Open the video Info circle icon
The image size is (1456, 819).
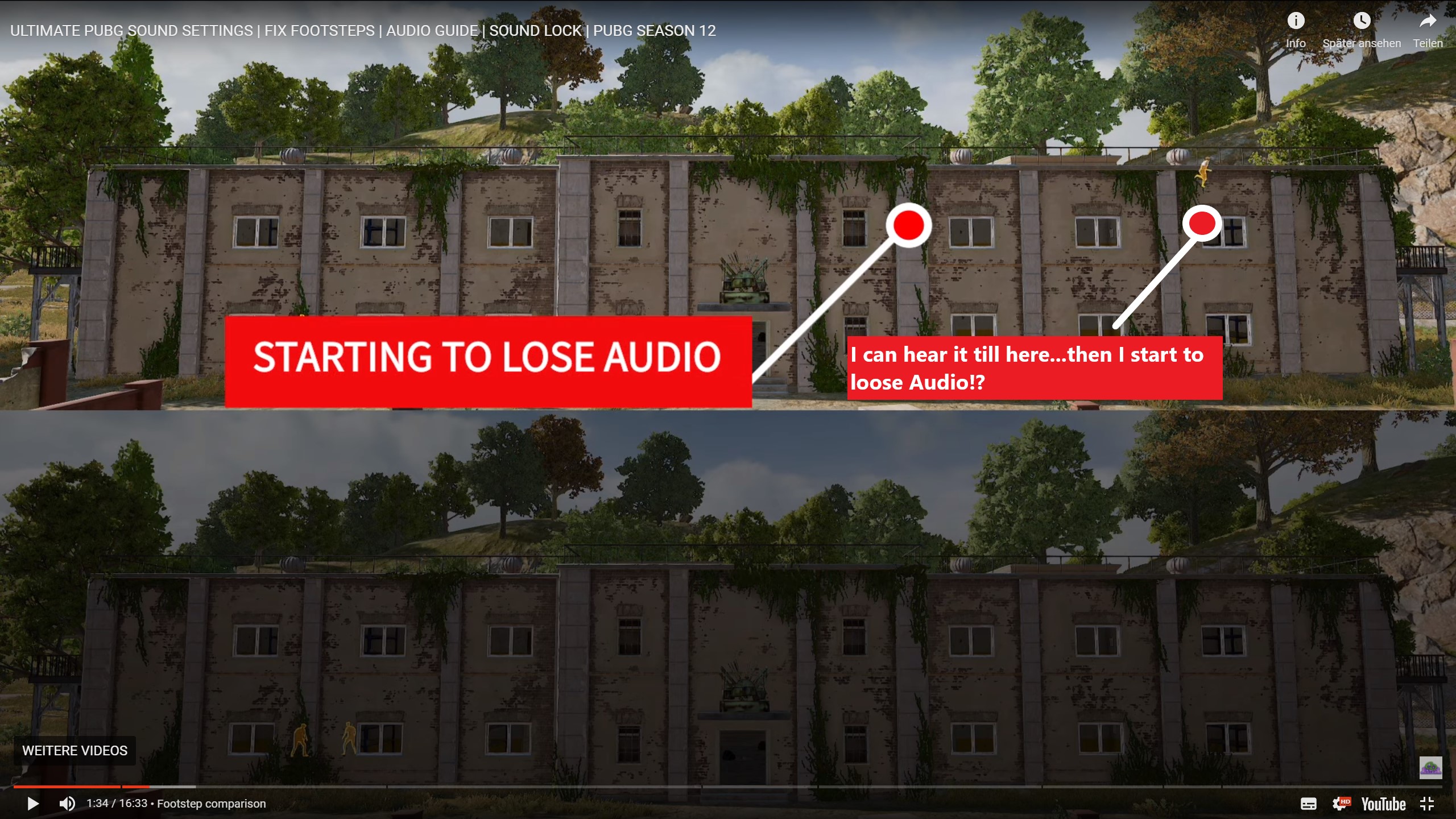pyautogui.click(x=1297, y=20)
